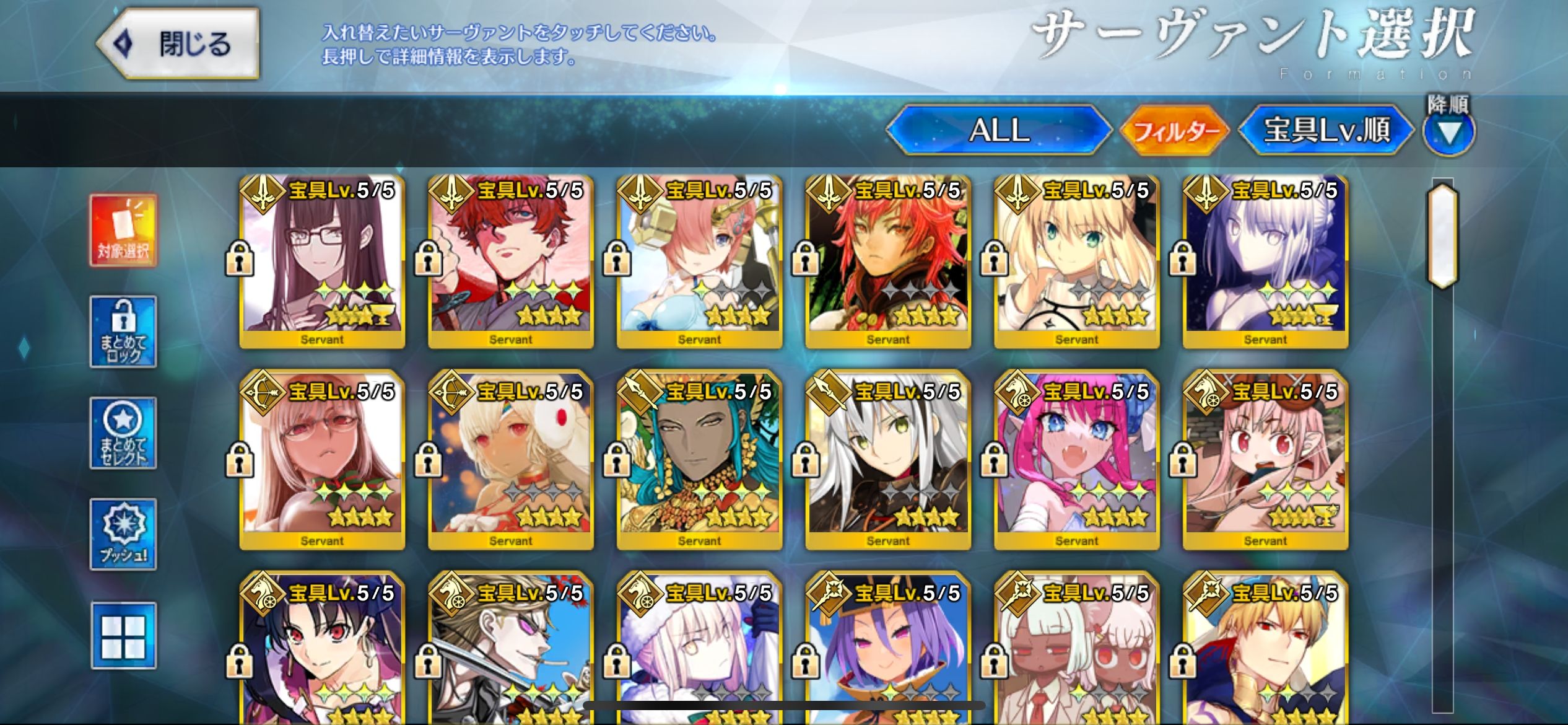Screen dimensions: 1568x725
Task: Open the orange フィルター filter button
Action: pyautogui.click(x=1175, y=131)
